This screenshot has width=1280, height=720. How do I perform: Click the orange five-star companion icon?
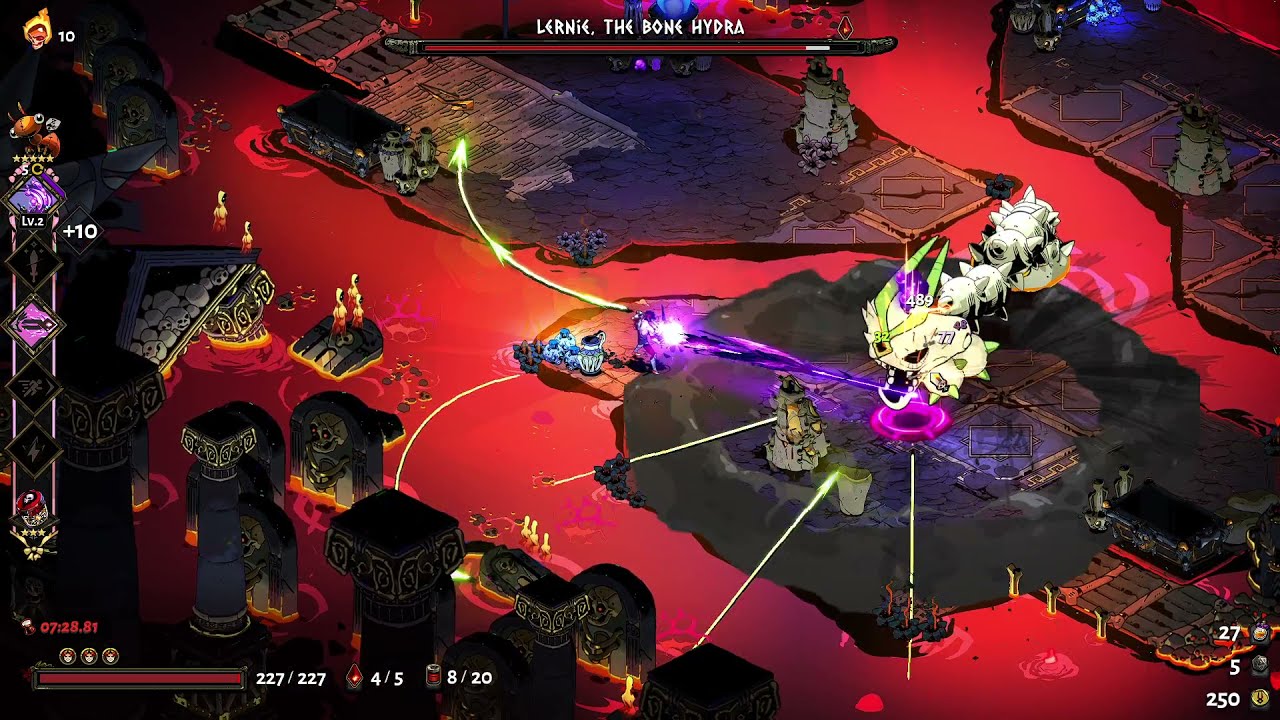point(32,128)
